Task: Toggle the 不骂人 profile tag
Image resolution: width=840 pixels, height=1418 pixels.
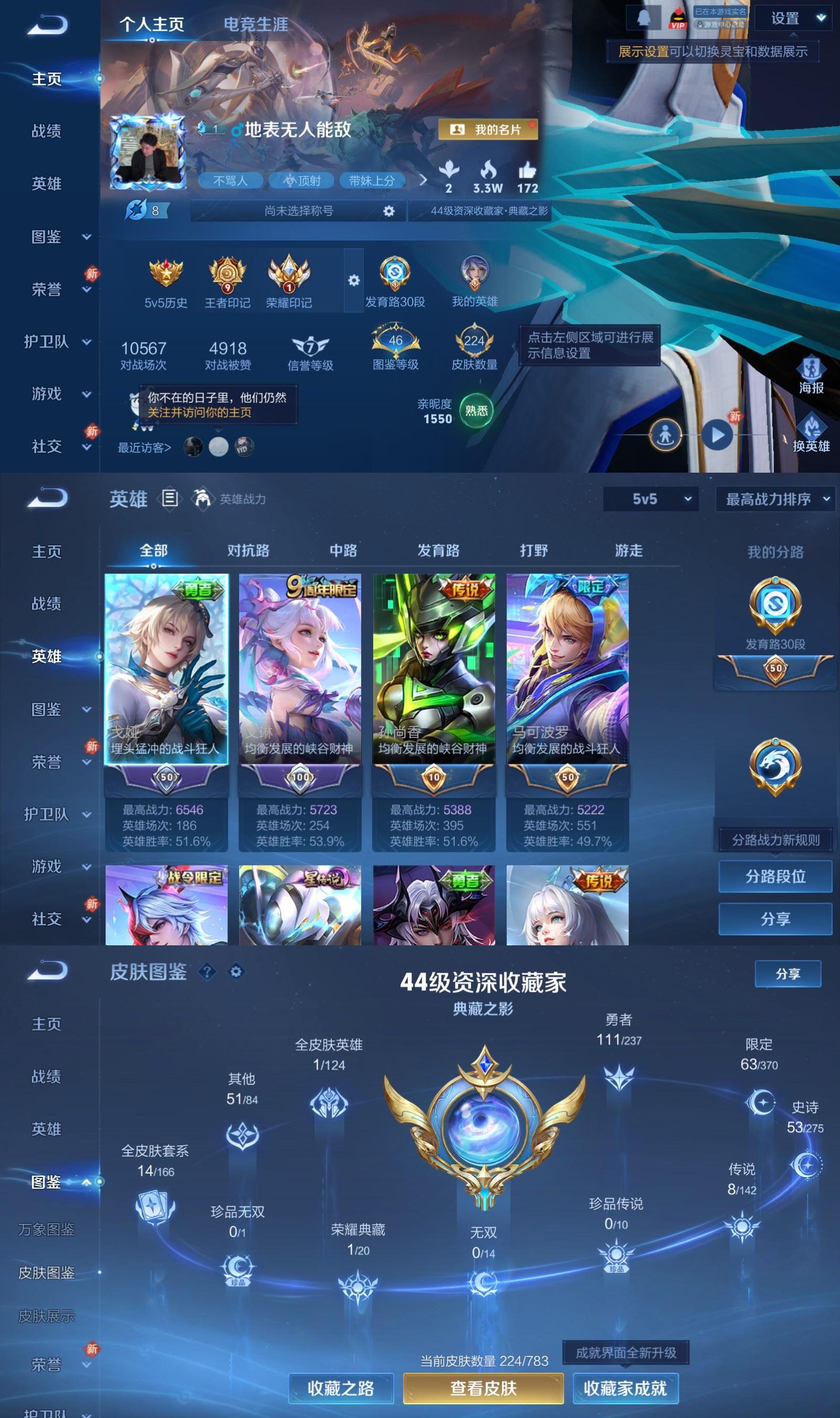Action: 230,181
